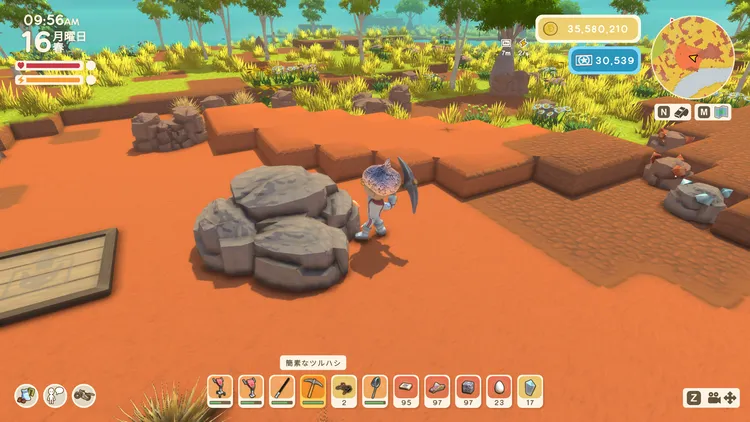Screen dimensions: 750x422
Task: Select the shovel in the hotbar
Action: coord(375,387)
